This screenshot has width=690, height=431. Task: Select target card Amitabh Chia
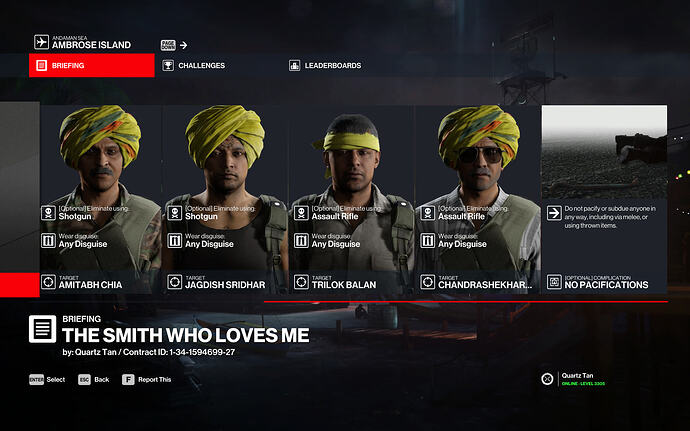(x=100, y=200)
